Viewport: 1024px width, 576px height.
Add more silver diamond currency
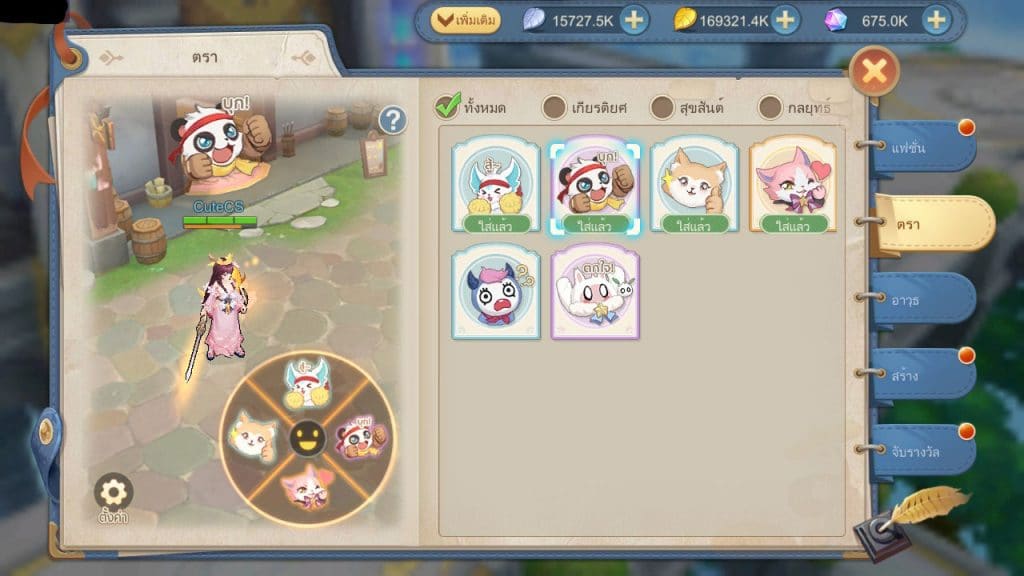[634, 21]
